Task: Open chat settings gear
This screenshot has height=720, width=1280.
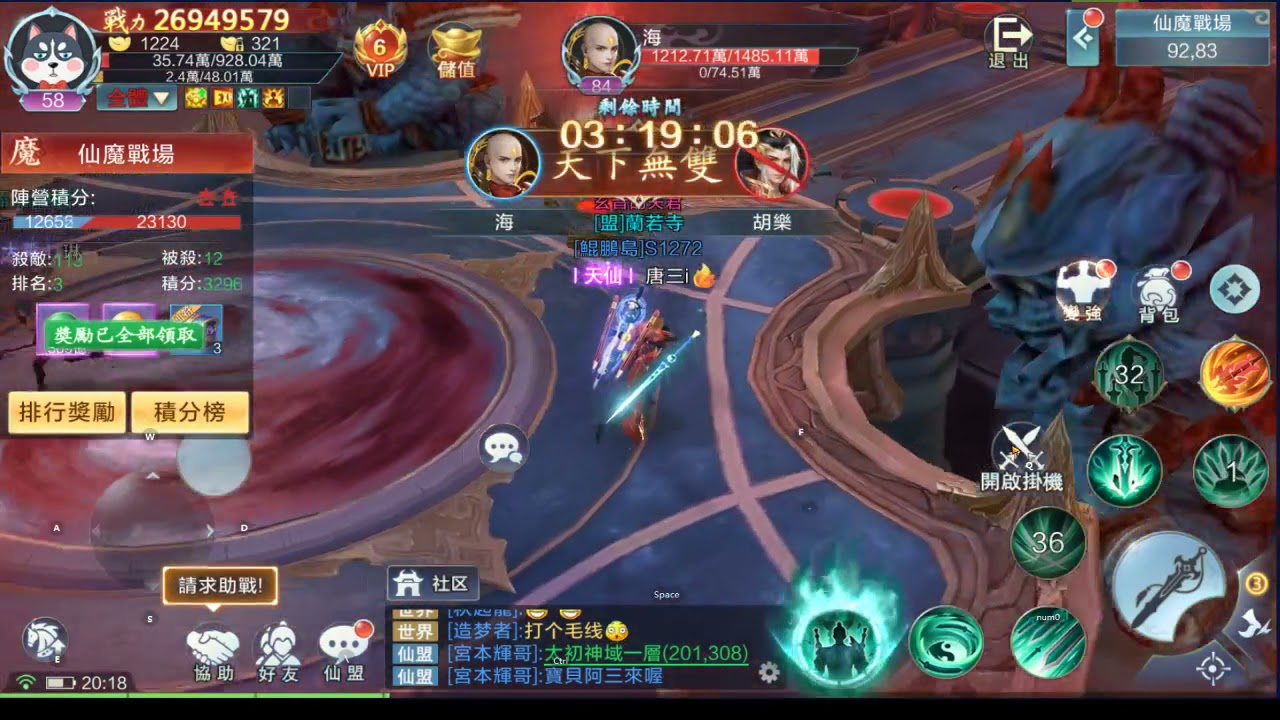Action: (x=769, y=672)
